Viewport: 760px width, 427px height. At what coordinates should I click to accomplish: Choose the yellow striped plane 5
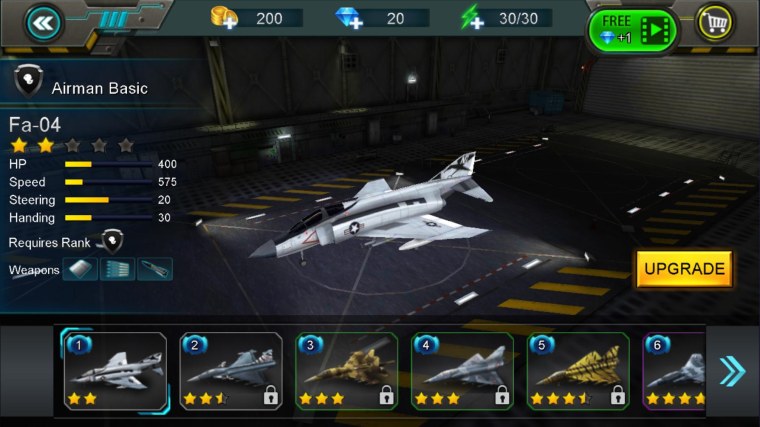[x=578, y=372]
